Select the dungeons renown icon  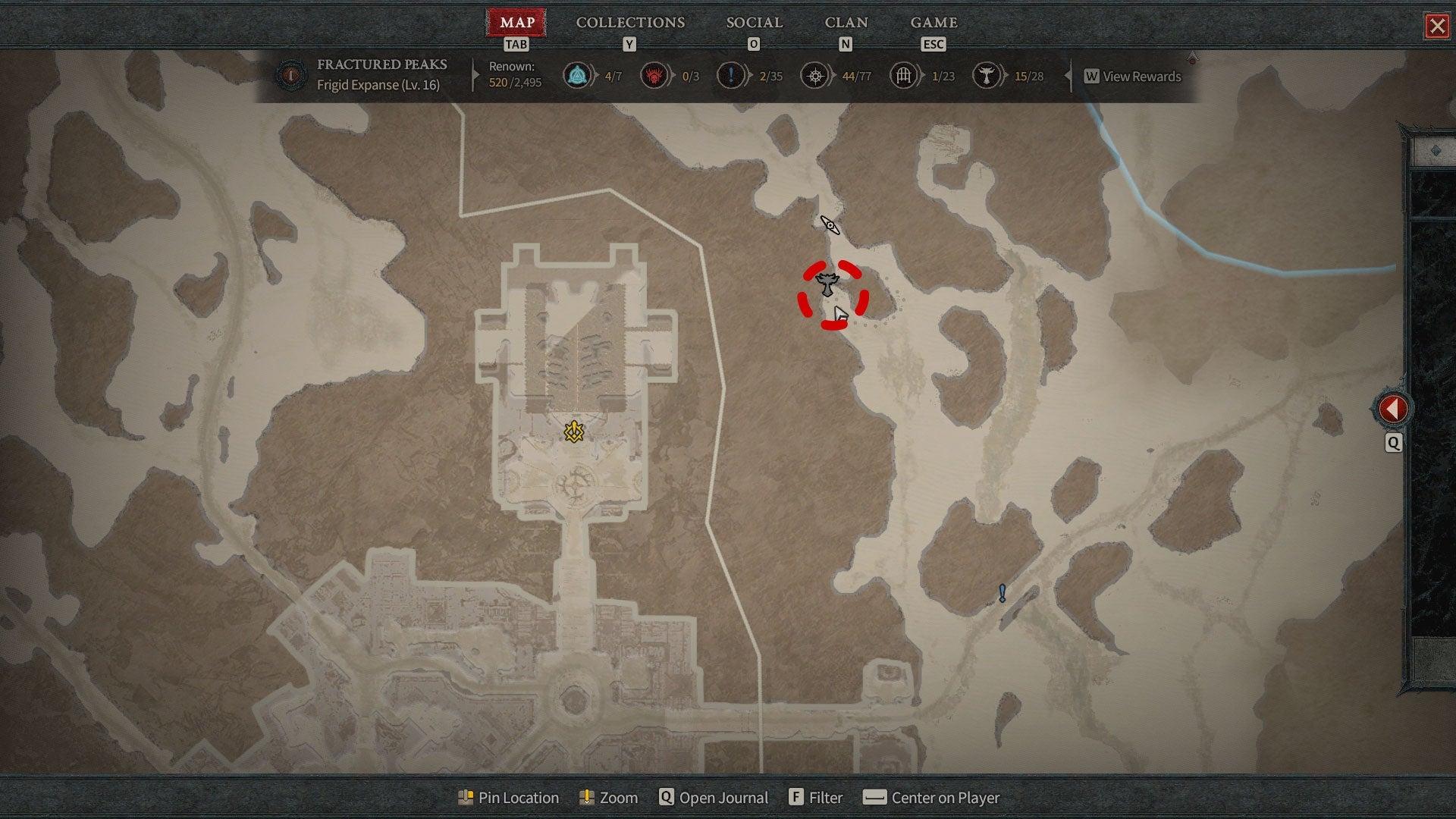(x=903, y=76)
